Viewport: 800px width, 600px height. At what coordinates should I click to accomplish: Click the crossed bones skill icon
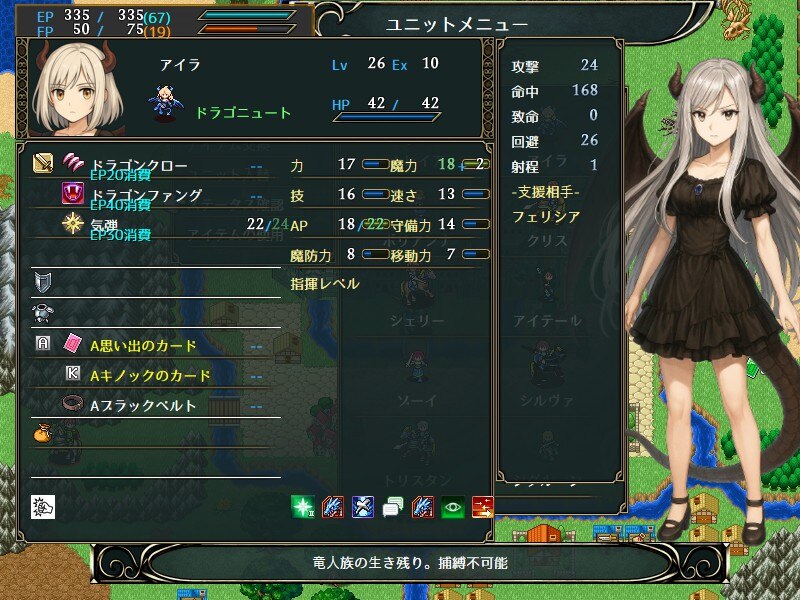[x=362, y=506]
